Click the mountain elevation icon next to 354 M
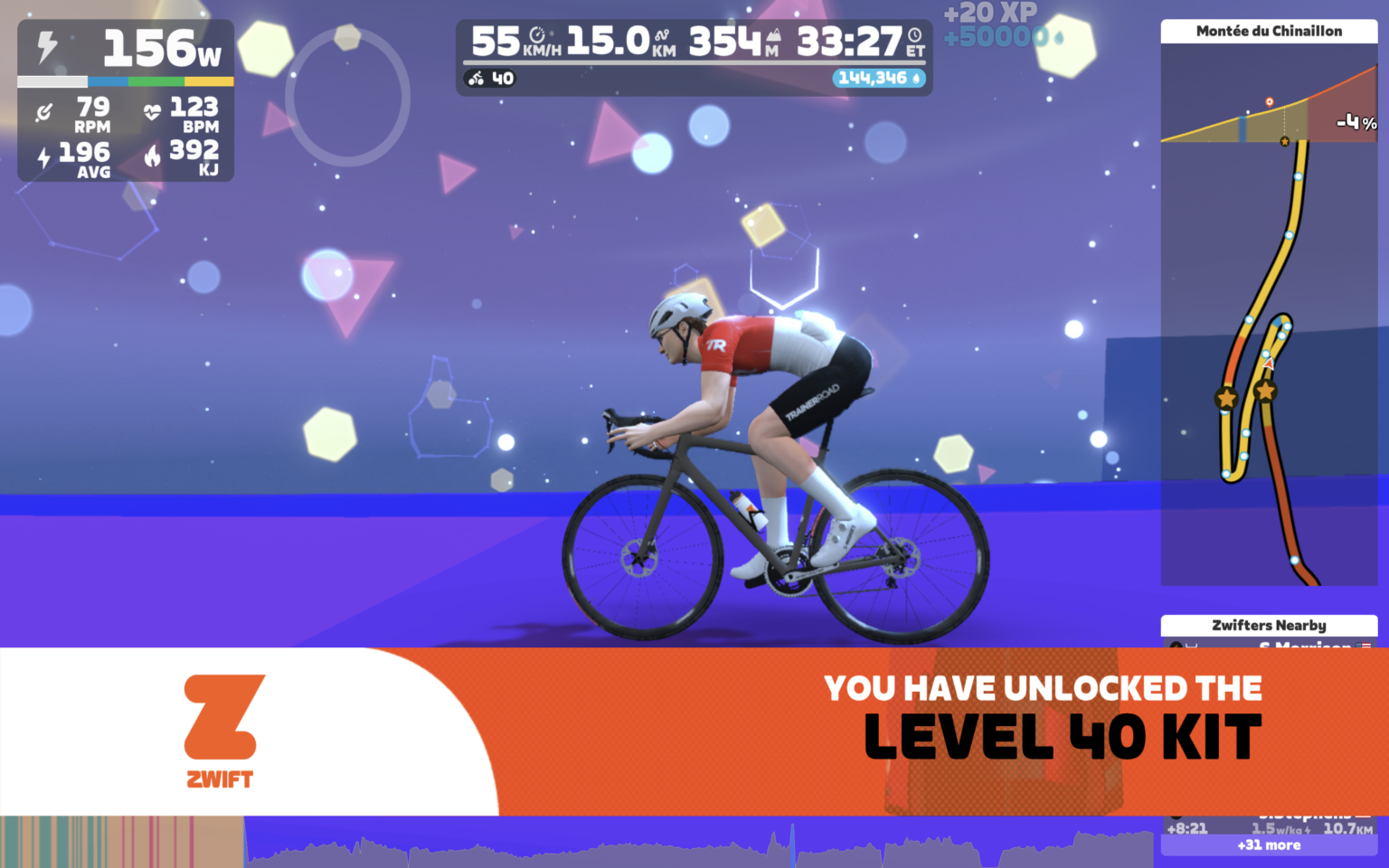 pyautogui.click(x=774, y=36)
